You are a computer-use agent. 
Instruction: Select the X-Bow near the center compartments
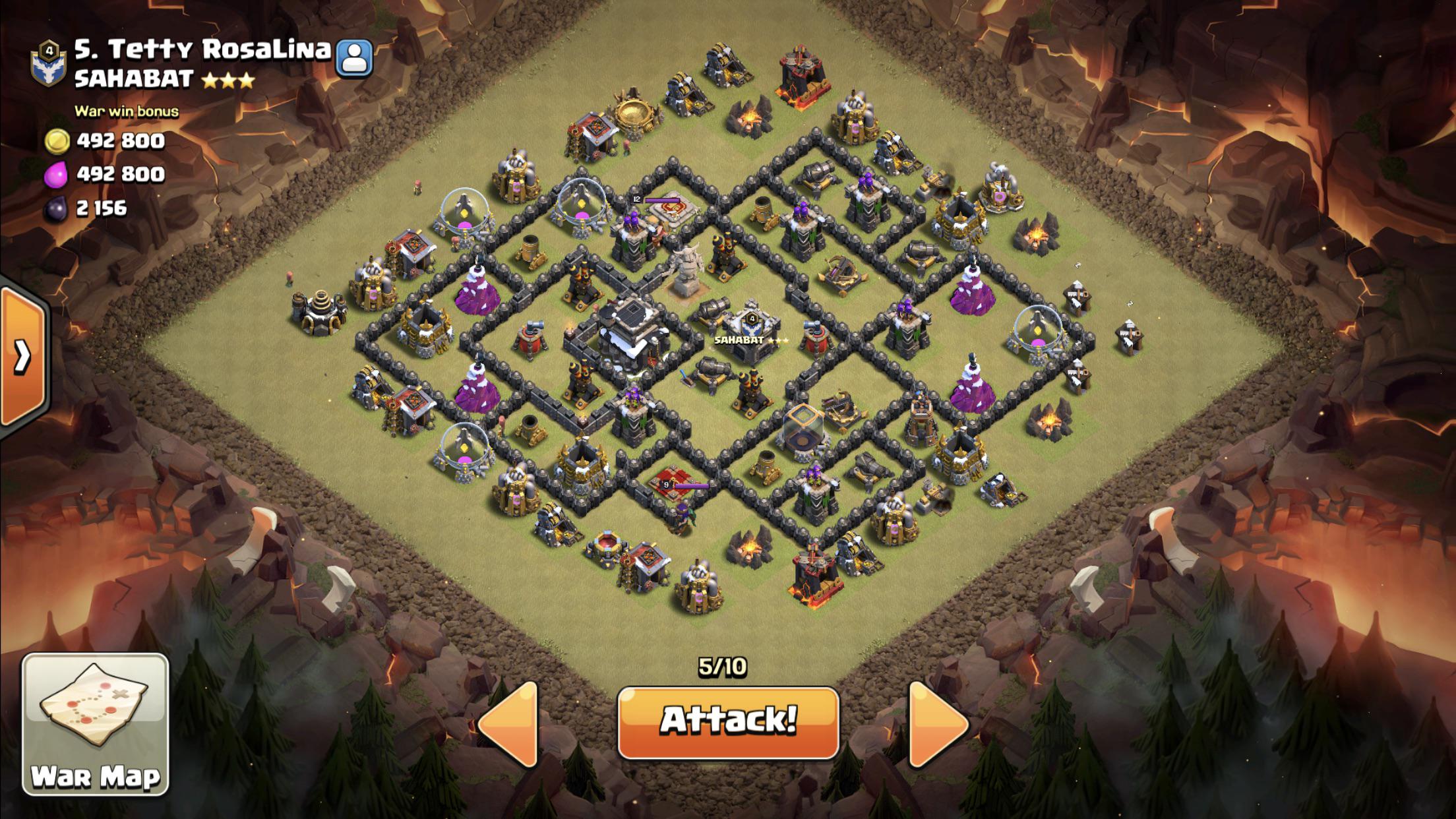tap(841, 272)
